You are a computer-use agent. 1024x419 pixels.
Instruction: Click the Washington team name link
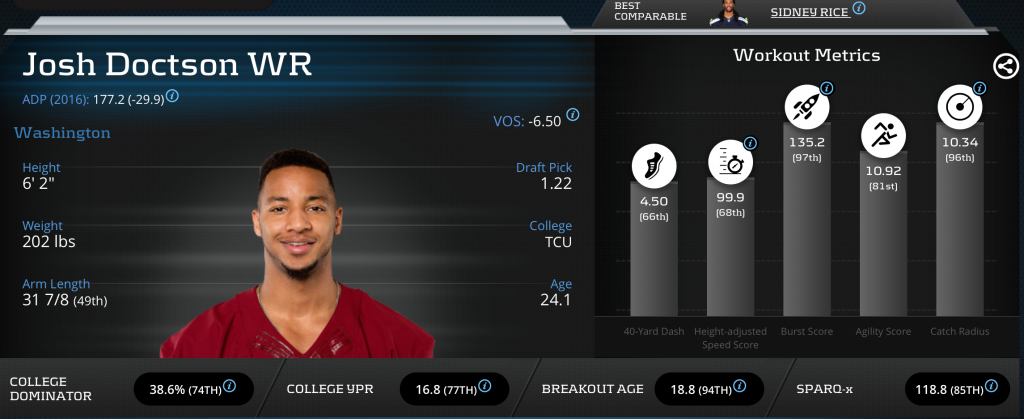click(62, 132)
